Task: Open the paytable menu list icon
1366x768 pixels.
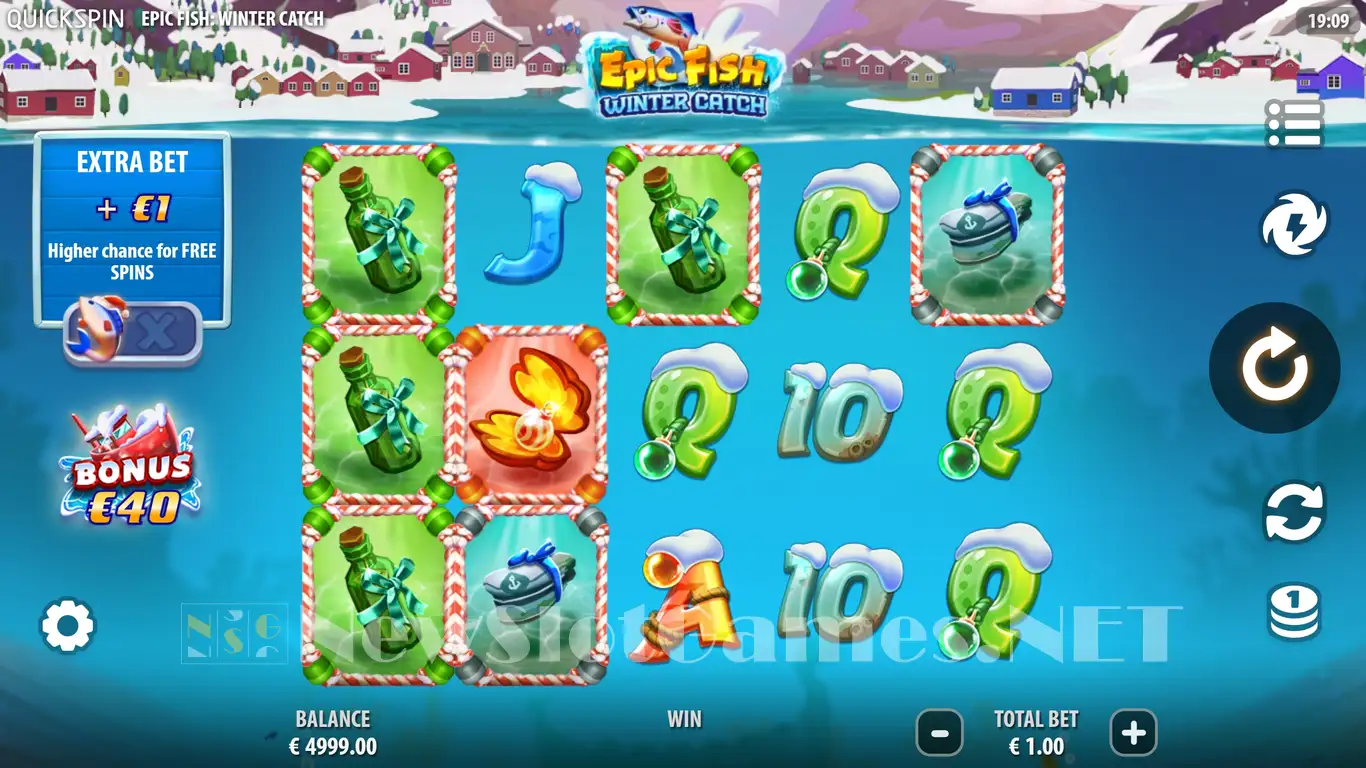Action: (x=1294, y=124)
